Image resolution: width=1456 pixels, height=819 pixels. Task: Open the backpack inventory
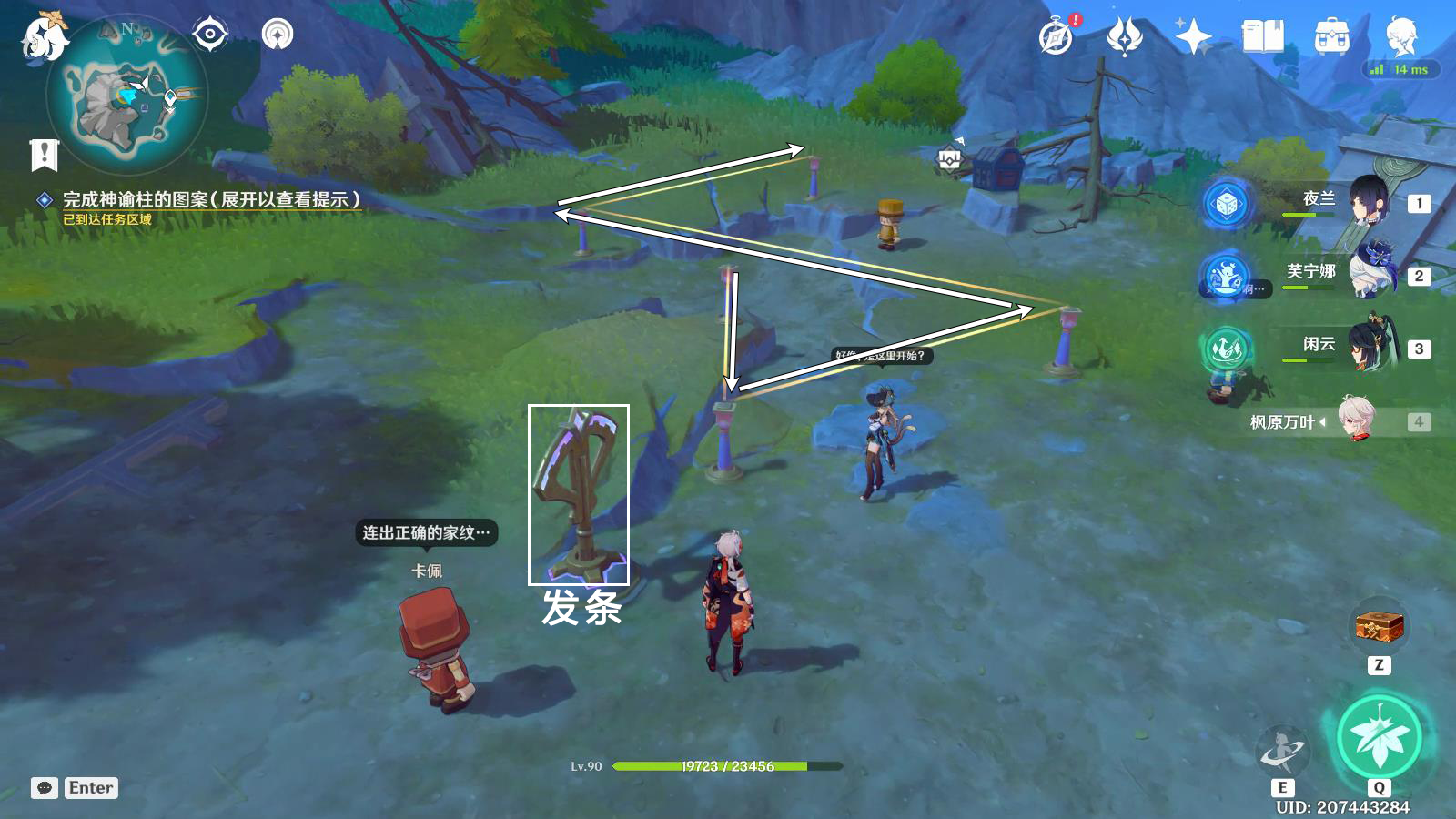point(1331,37)
